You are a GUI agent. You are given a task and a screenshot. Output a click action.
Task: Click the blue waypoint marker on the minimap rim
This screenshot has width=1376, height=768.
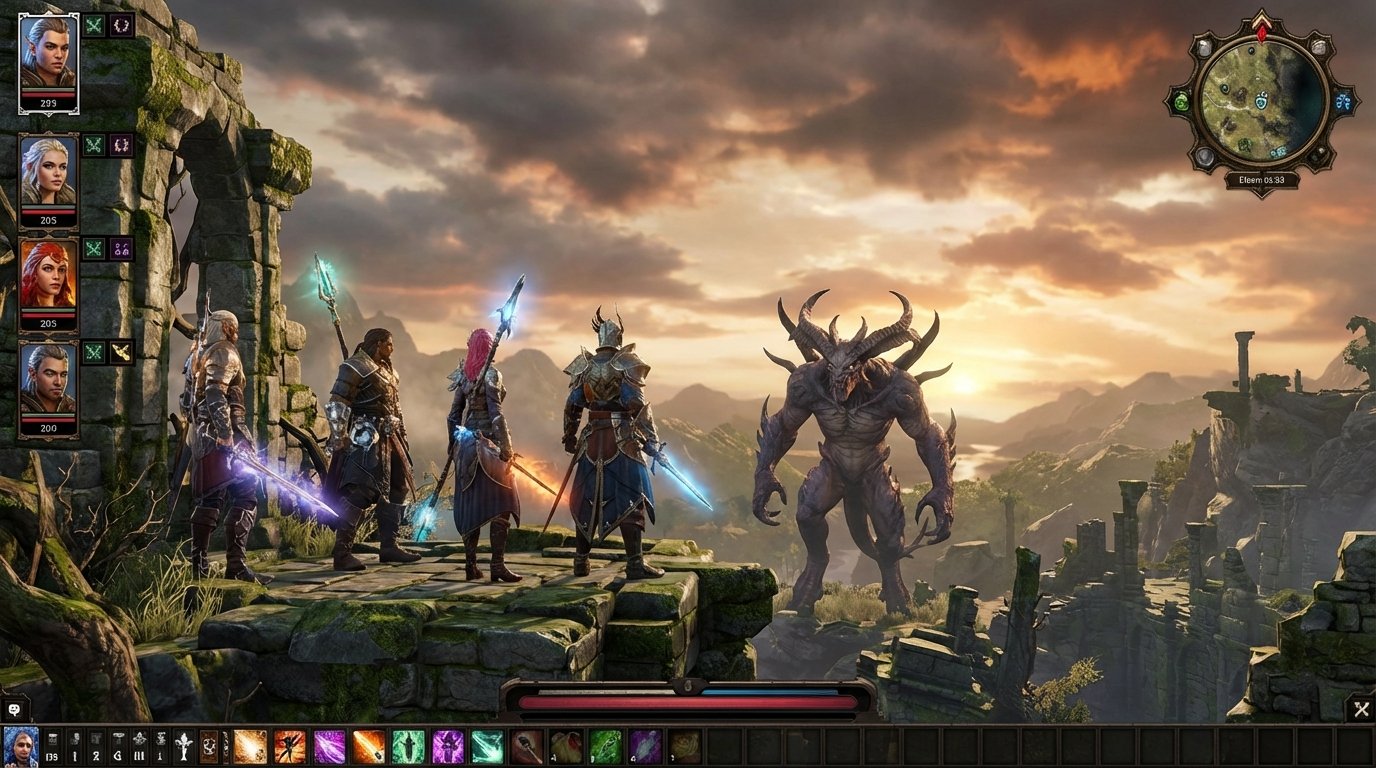[x=1344, y=100]
